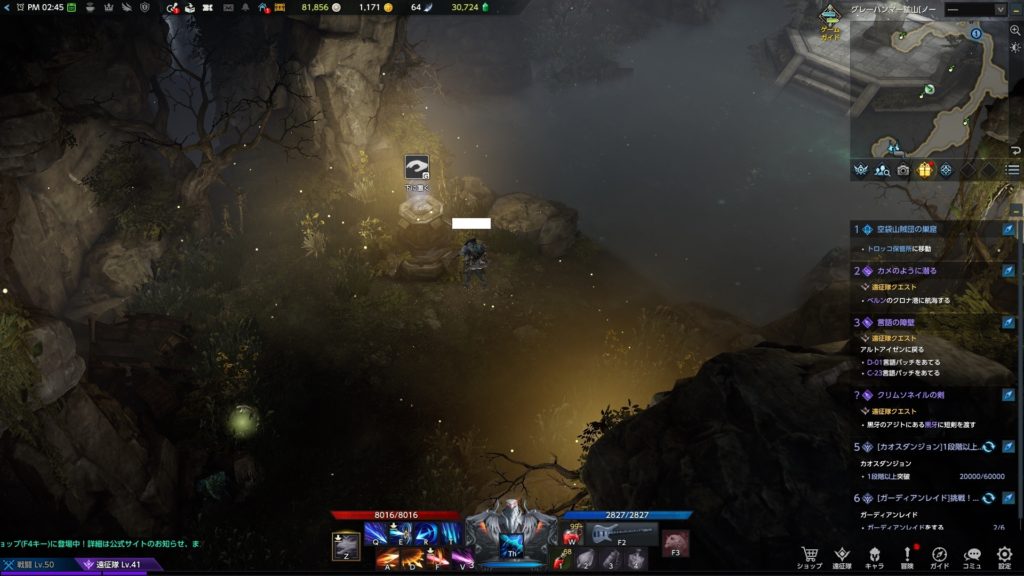Select the クリムソネイルの剣 quest entry
The height and width of the screenshot is (576, 1024).
(915, 395)
